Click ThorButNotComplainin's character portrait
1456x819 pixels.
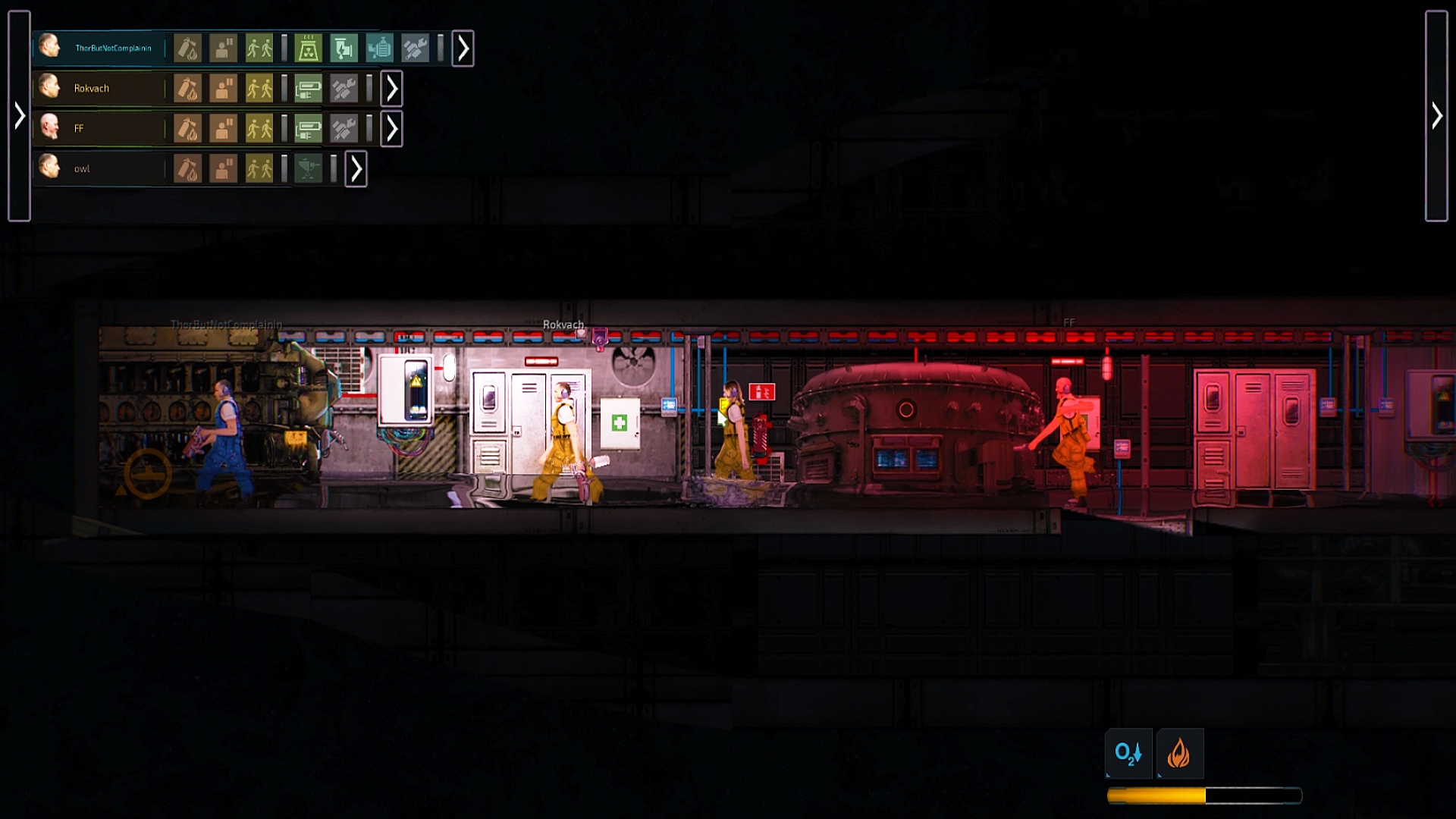pos(52,47)
